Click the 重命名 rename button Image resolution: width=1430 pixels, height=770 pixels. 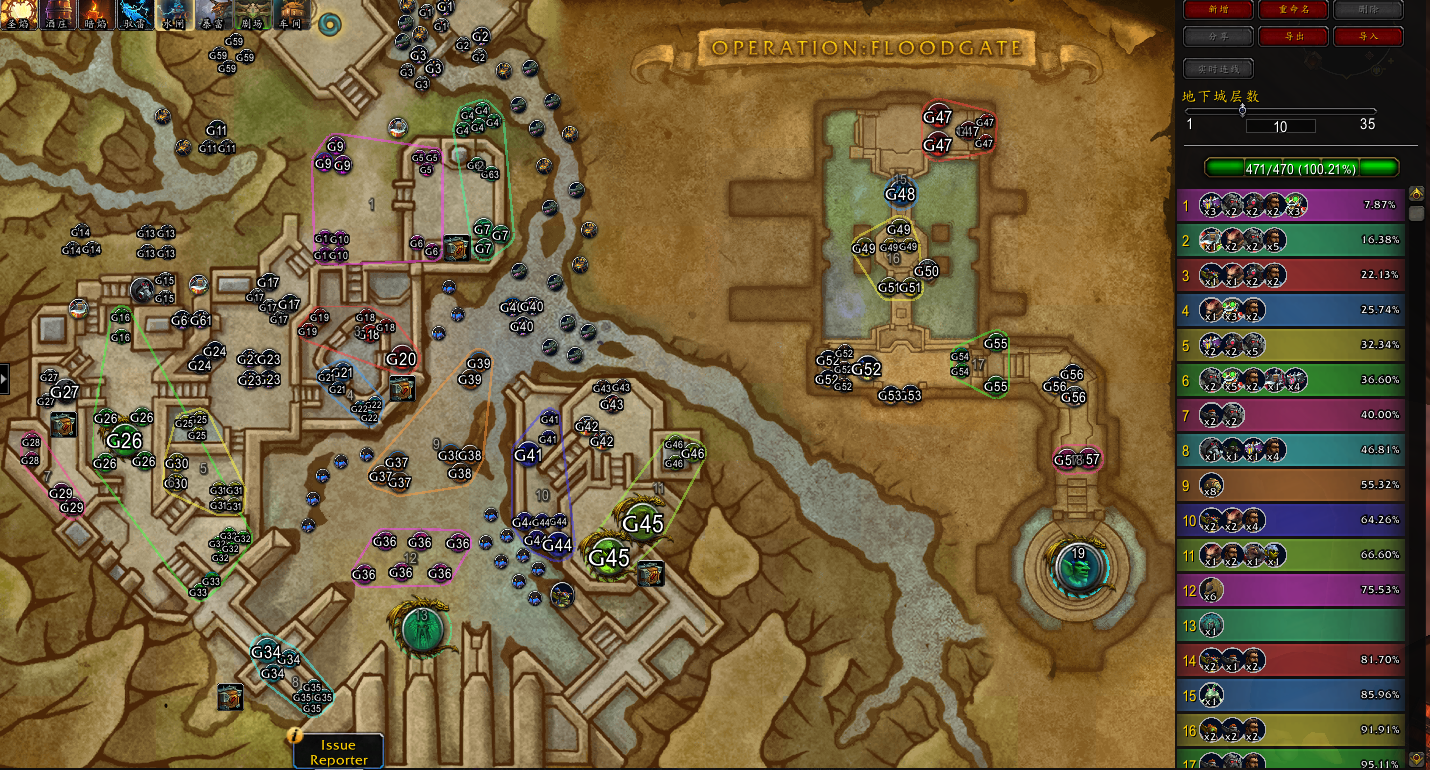tap(1294, 9)
